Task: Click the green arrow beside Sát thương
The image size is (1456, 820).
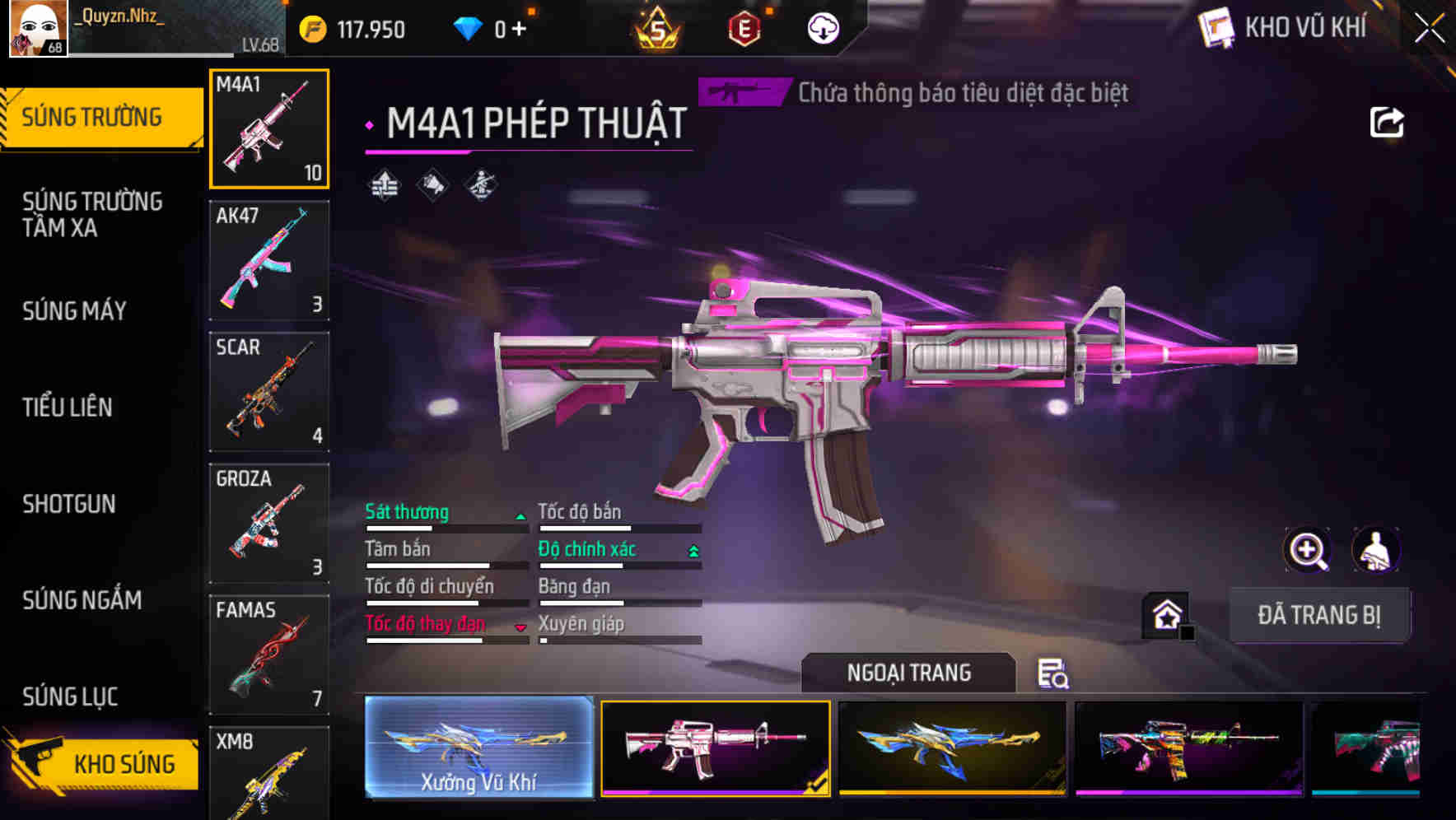Action: click(x=520, y=516)
